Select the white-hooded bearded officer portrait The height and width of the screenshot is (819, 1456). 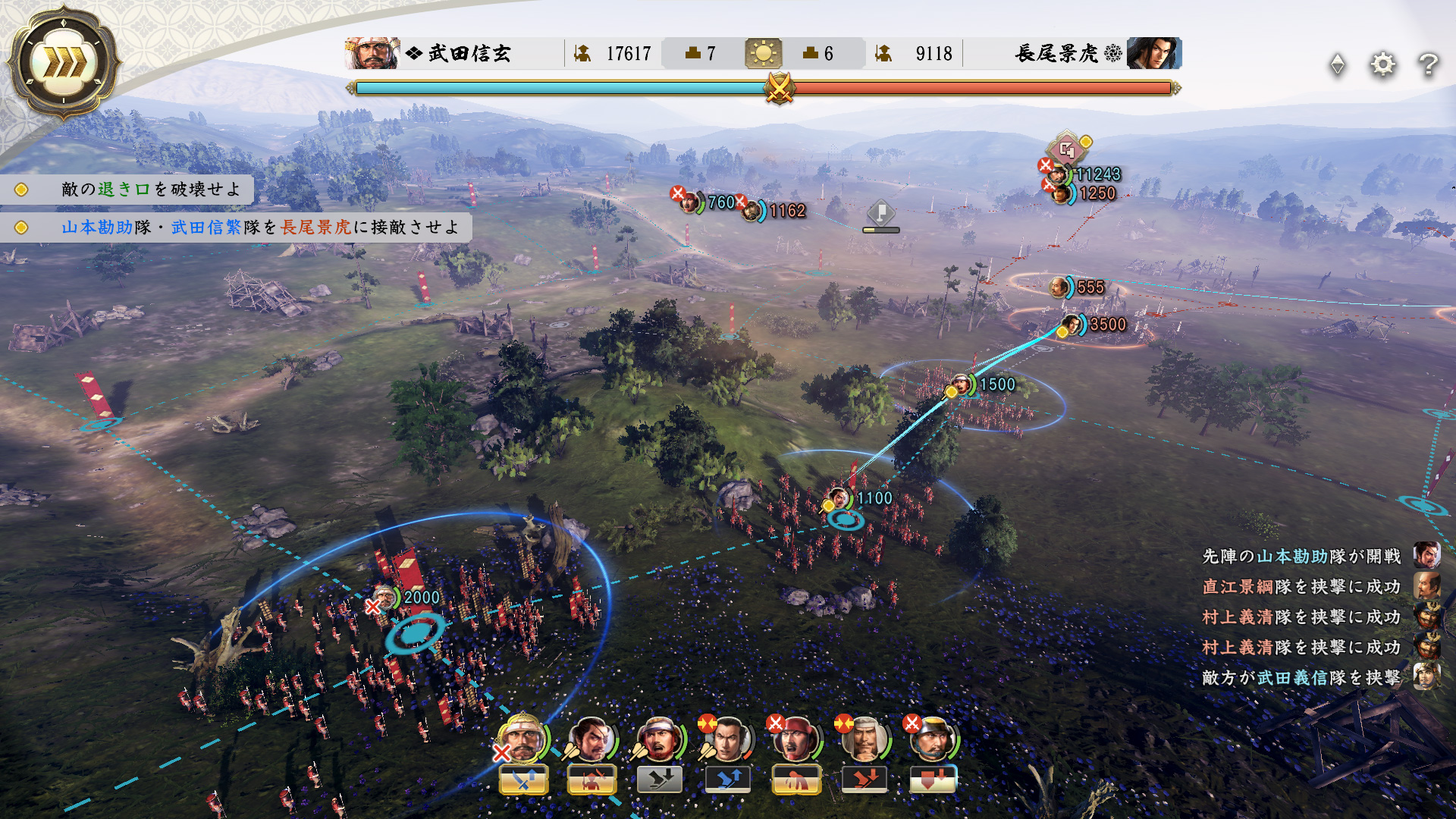click(864, 738)
